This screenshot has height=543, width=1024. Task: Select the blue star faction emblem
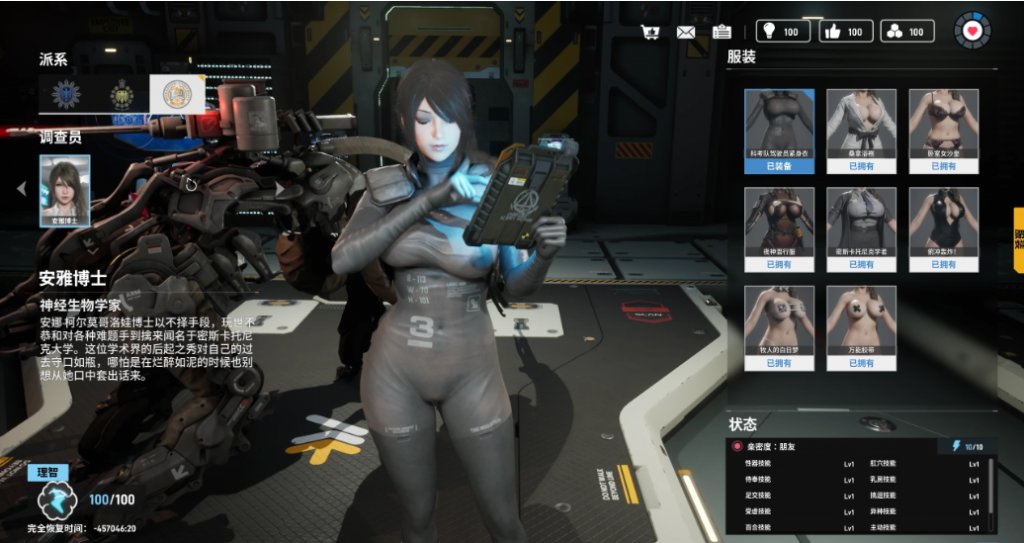click(67, 94)
